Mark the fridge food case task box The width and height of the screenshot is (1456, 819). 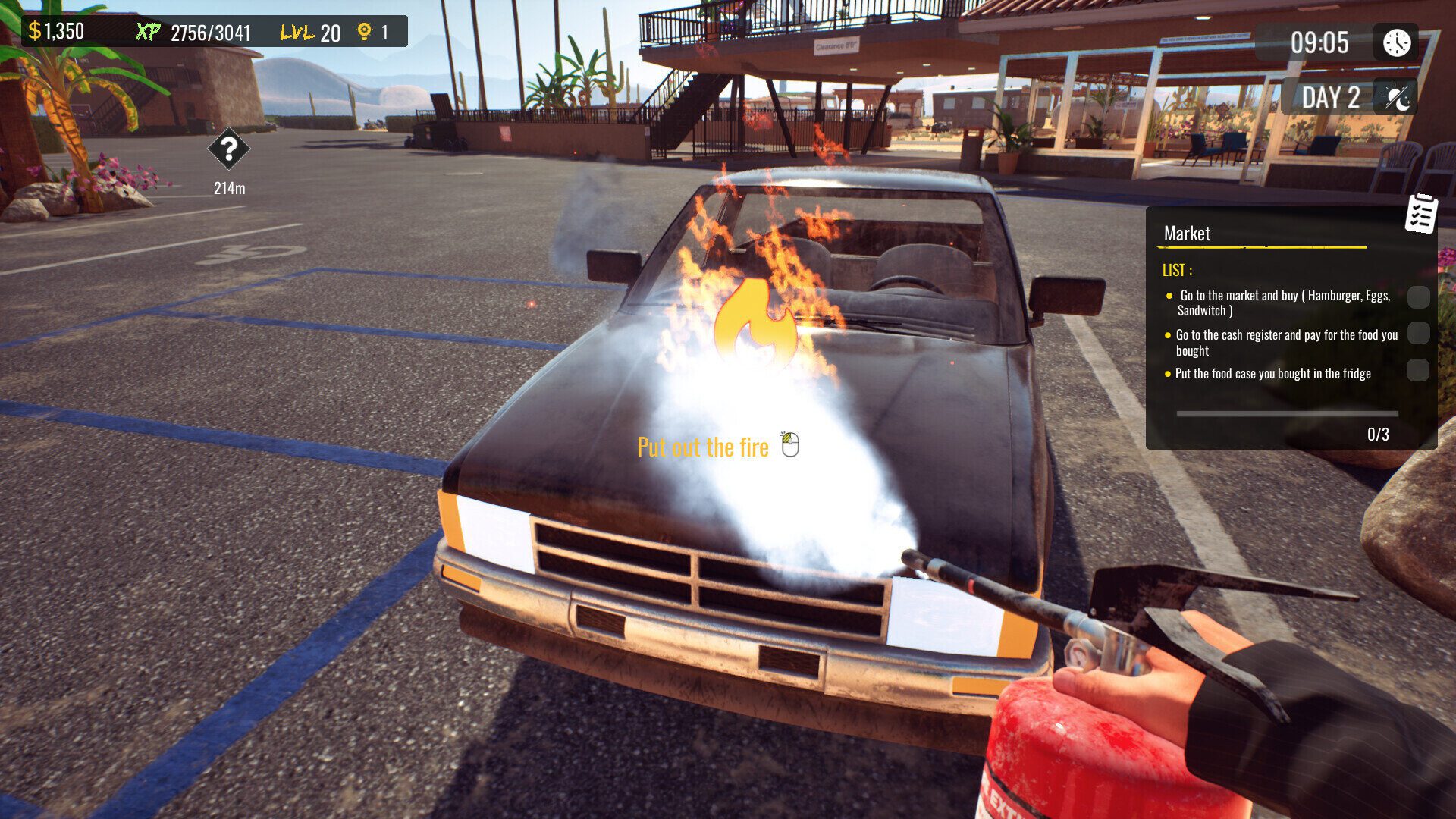tap(1418, 370)
